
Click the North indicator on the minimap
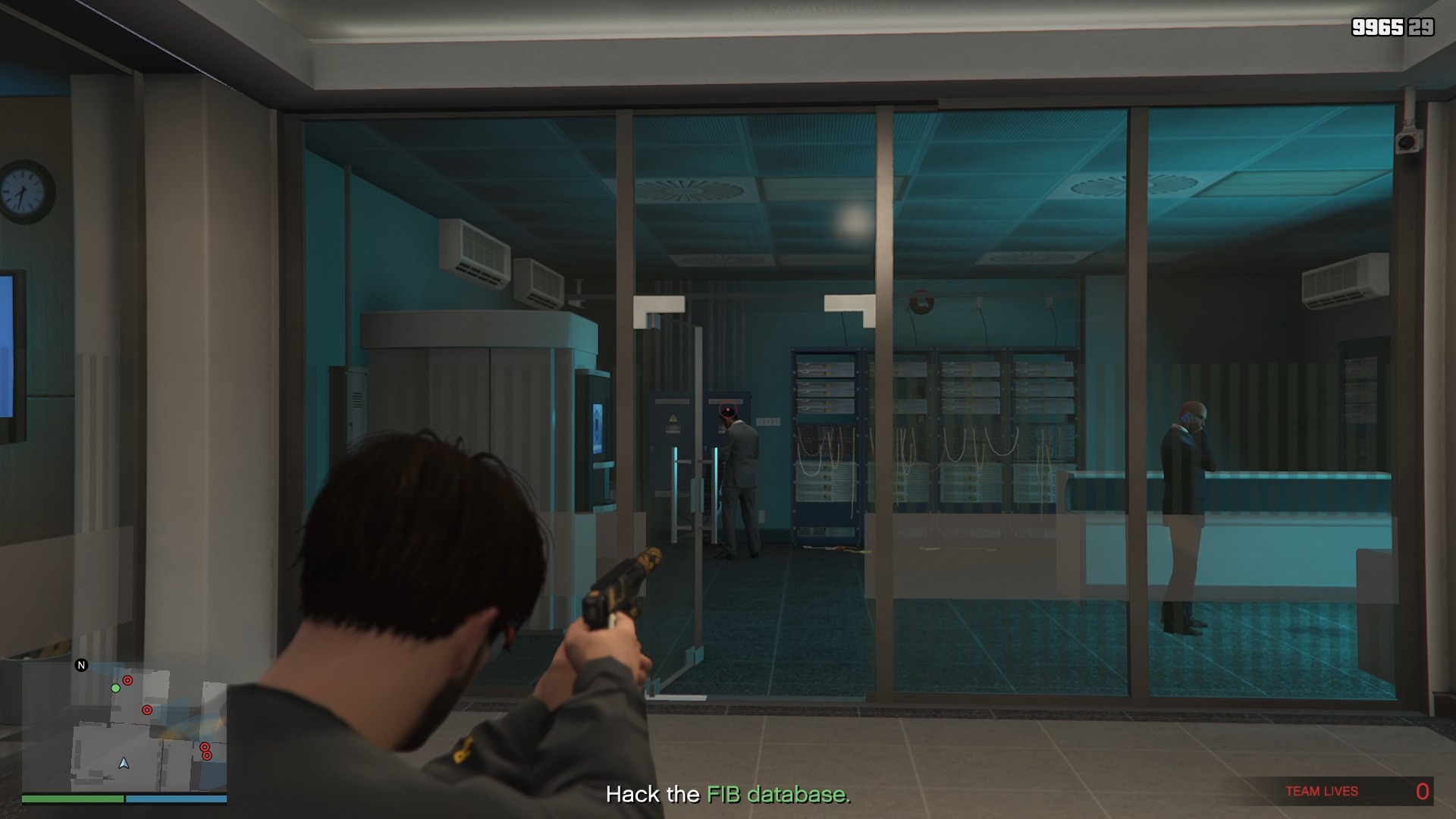[81, 665]
